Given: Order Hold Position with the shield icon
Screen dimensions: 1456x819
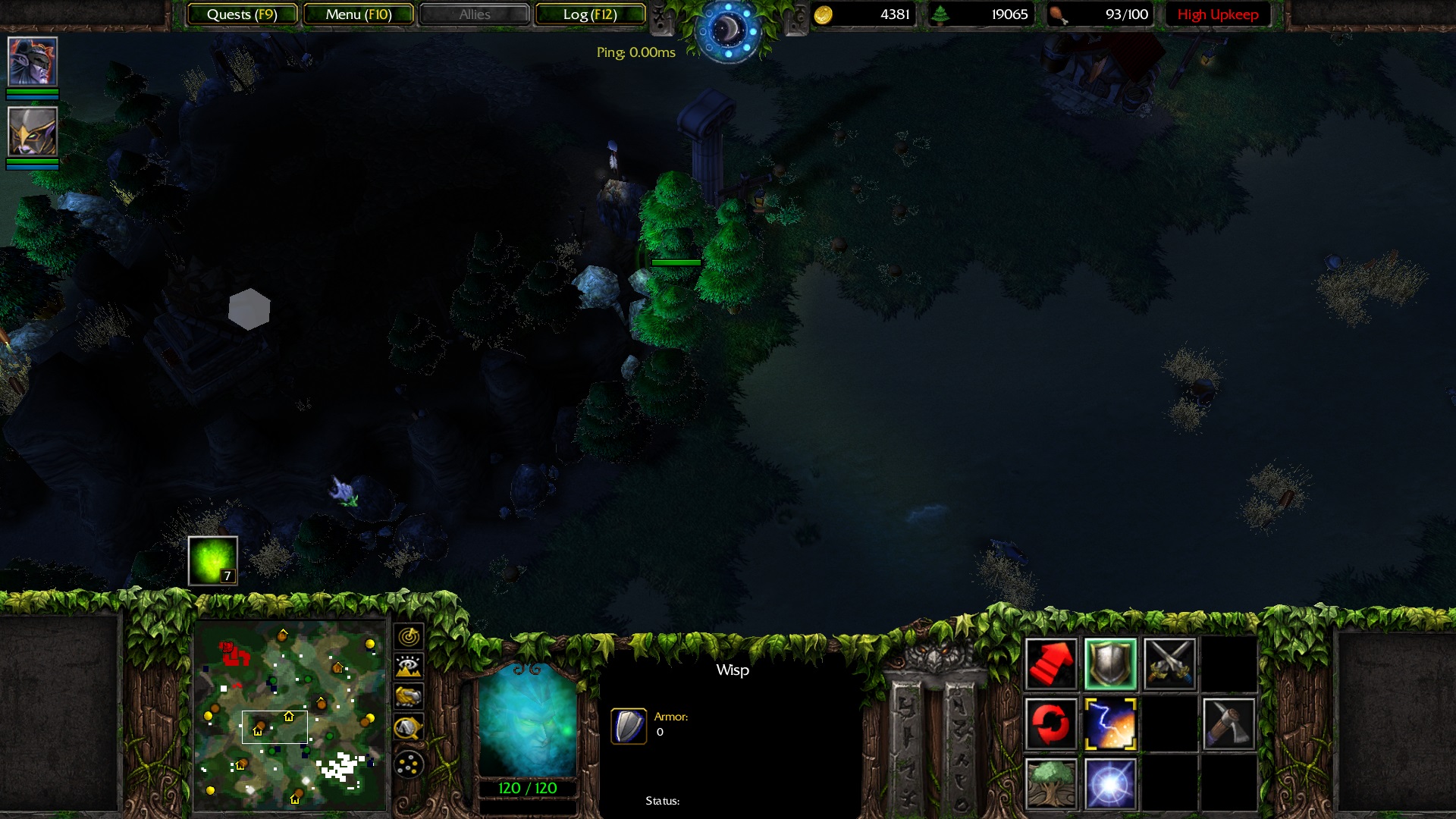Looking at the screenshot, I should 1109,664.
